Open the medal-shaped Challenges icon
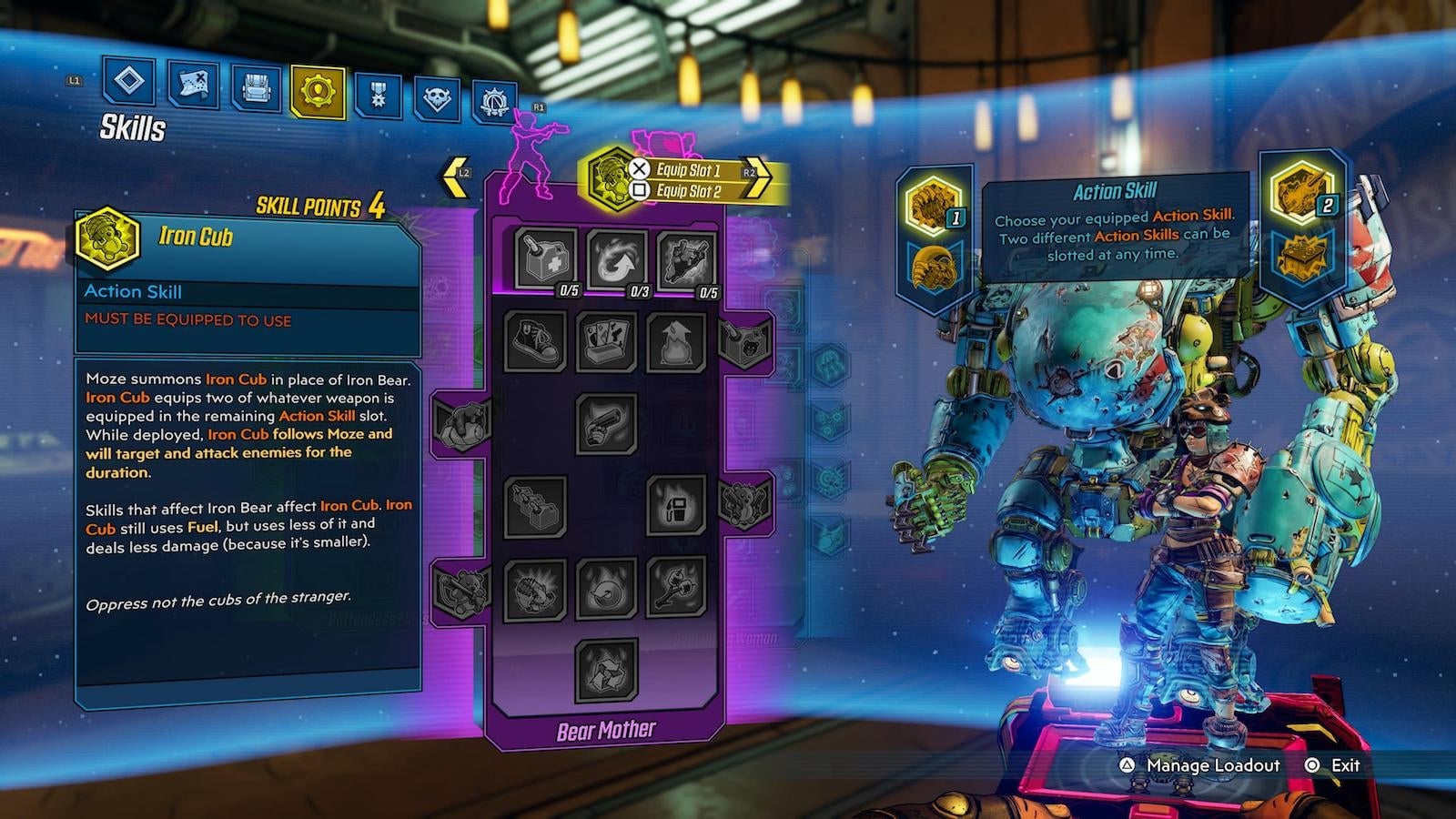The image size is (1456, 819). (378, 88)
